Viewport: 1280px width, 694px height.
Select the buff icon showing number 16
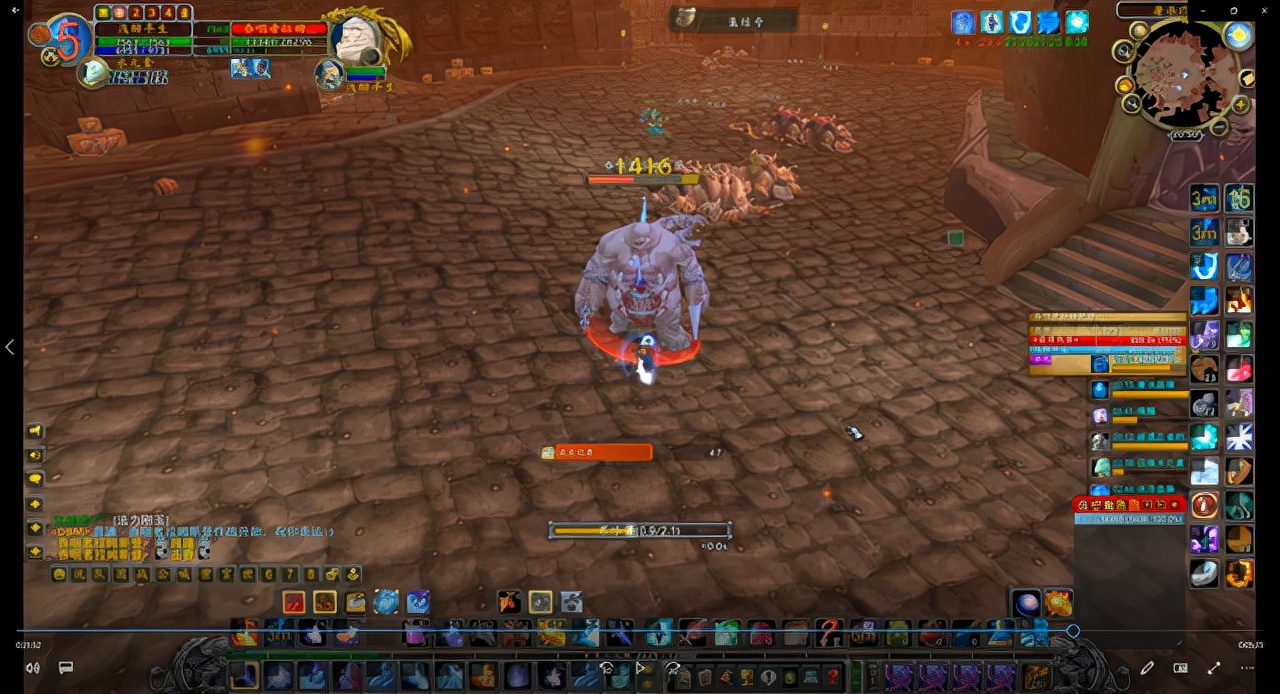[1240, 199]
